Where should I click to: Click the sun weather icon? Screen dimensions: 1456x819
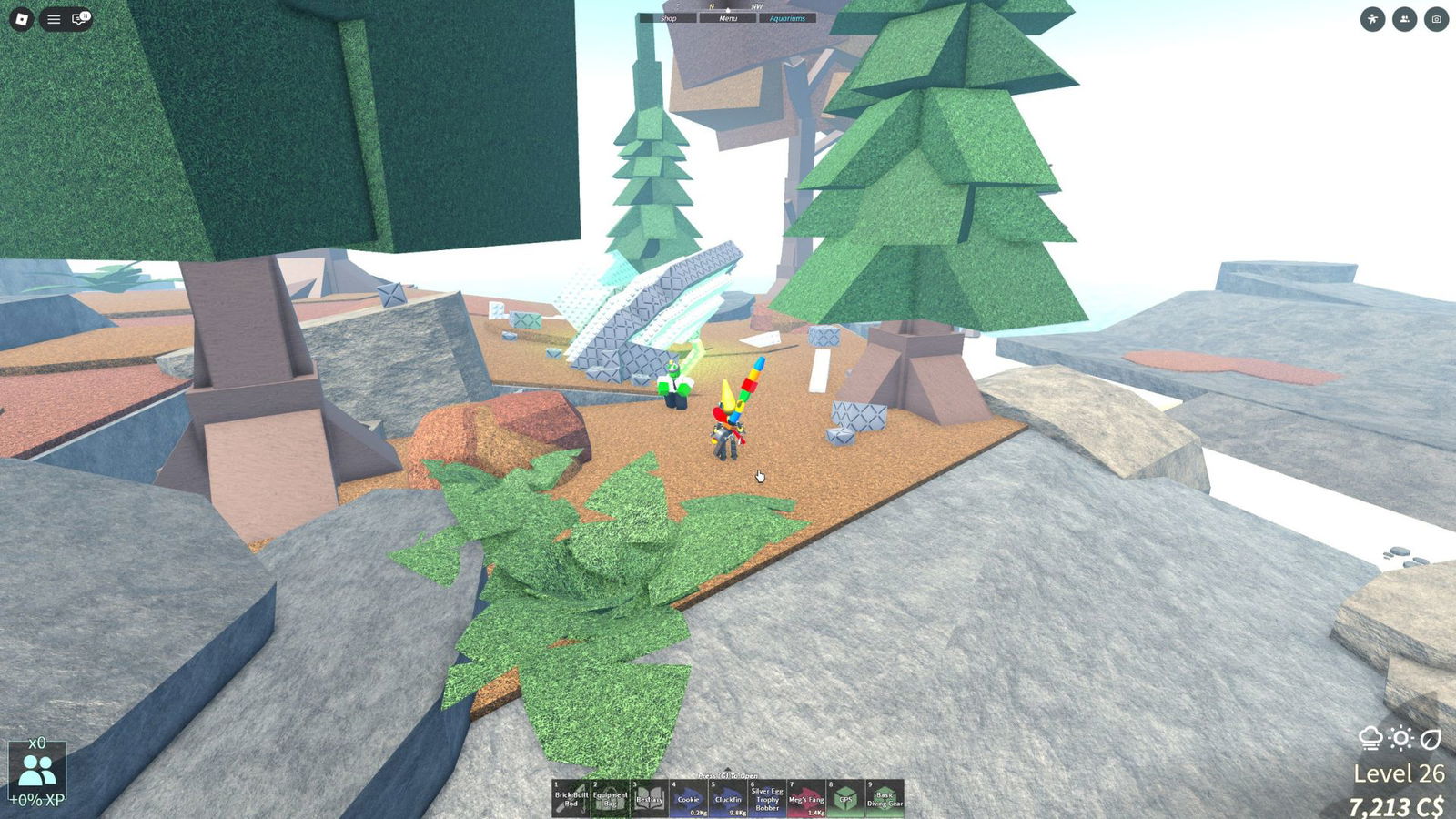(1400, 738)
